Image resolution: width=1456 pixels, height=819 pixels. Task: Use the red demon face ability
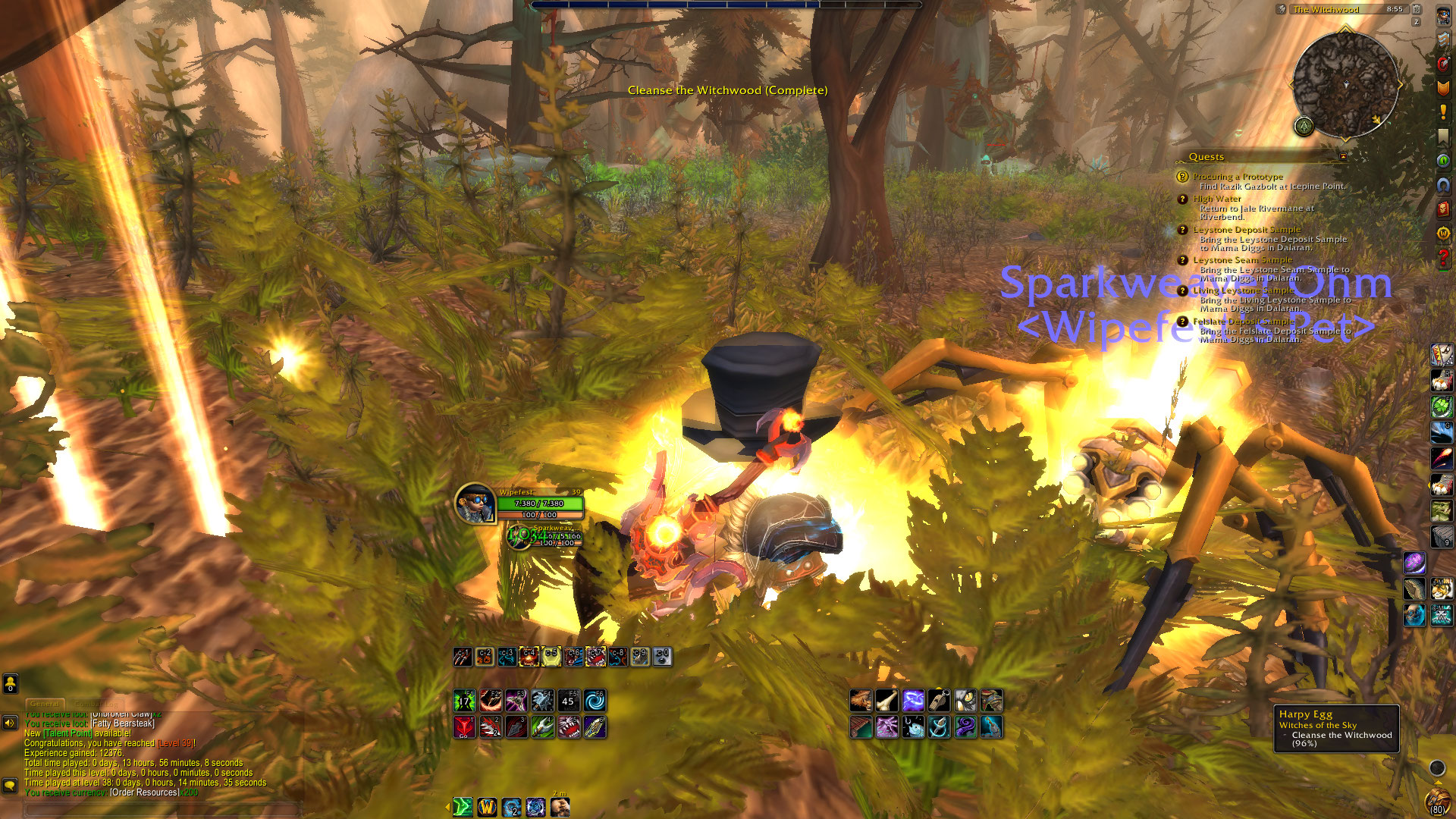464,727
